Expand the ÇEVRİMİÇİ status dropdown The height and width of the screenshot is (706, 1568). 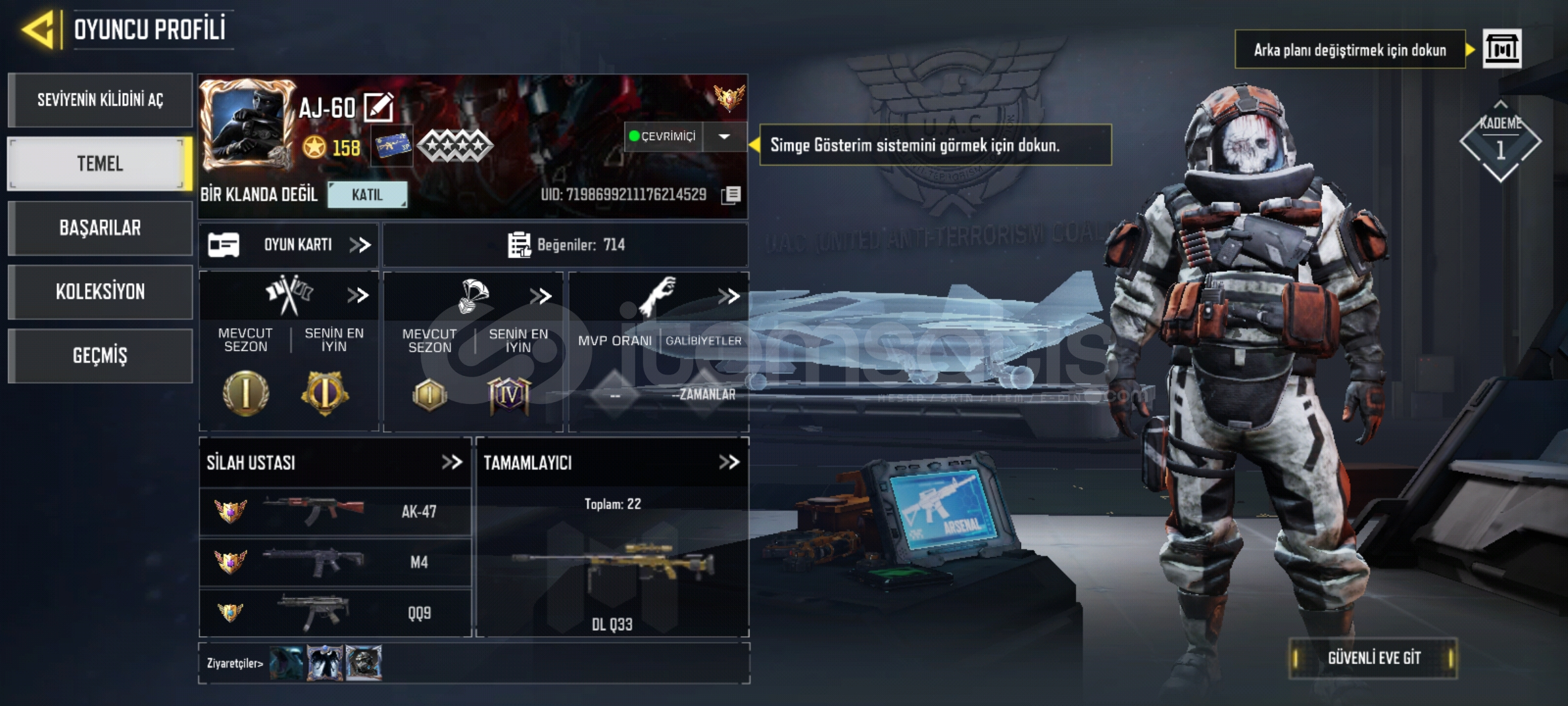click(724, 137)
